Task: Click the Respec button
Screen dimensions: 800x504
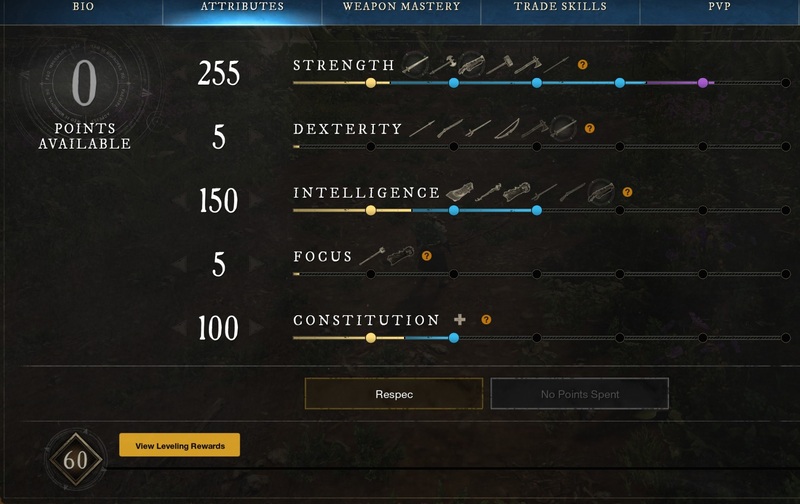Action: coord(394,394)
